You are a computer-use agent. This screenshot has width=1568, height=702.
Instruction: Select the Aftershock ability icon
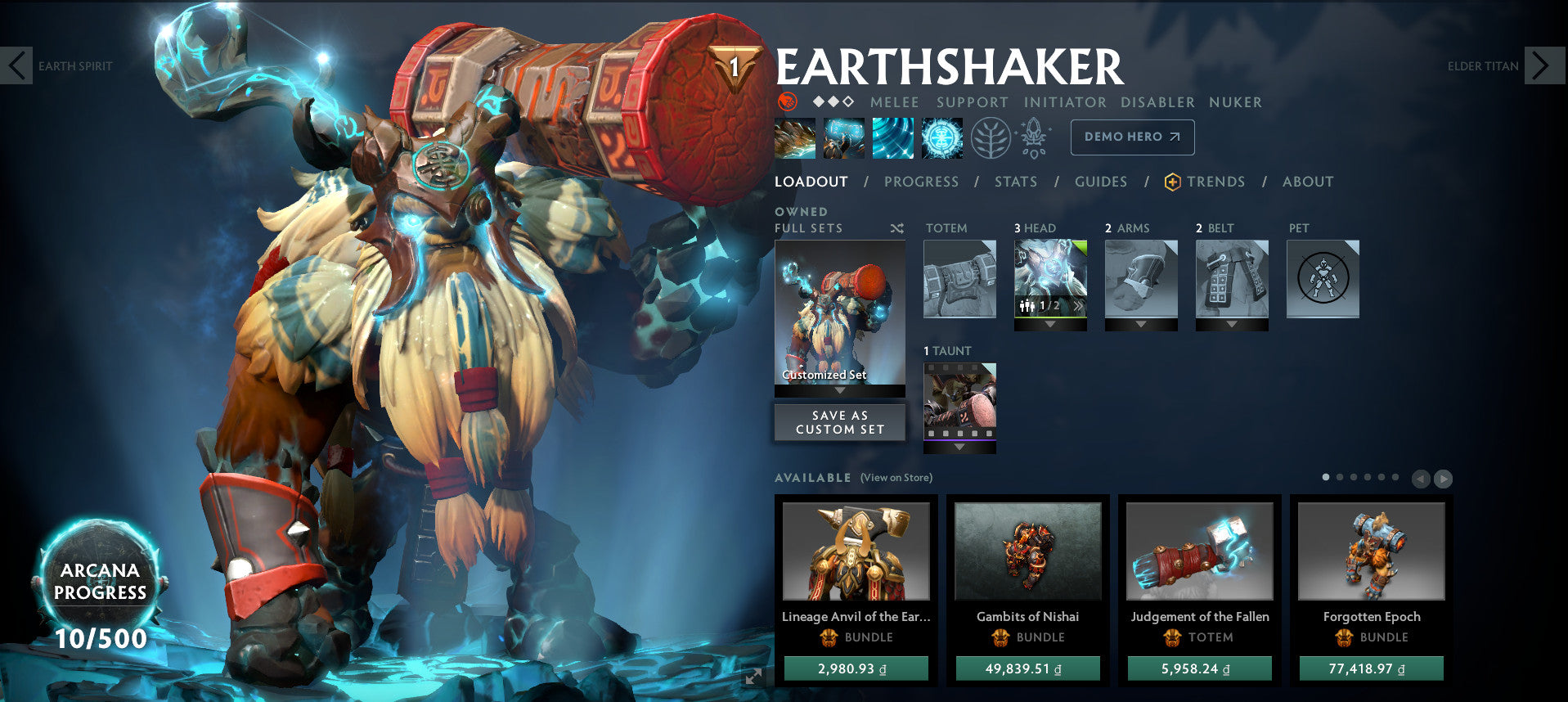[x=893, y=137]
